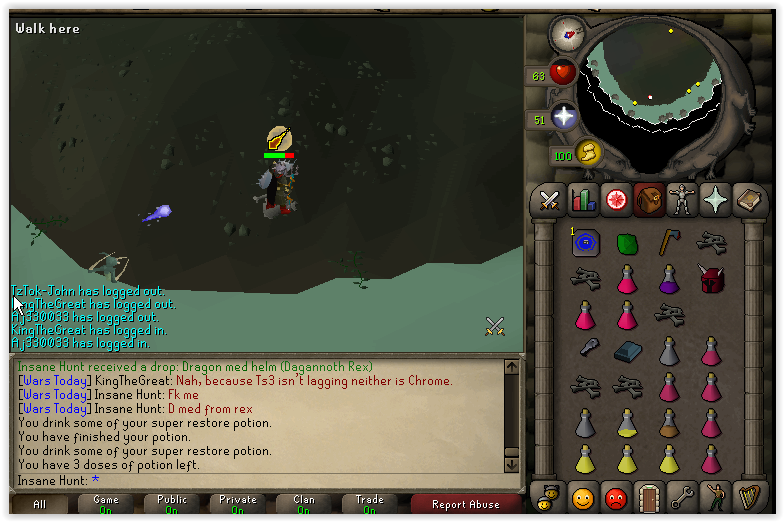The height and width of the screenshot is (522, 784).
Task: Open the Quest list tab
Action: [x=616, y=200]
